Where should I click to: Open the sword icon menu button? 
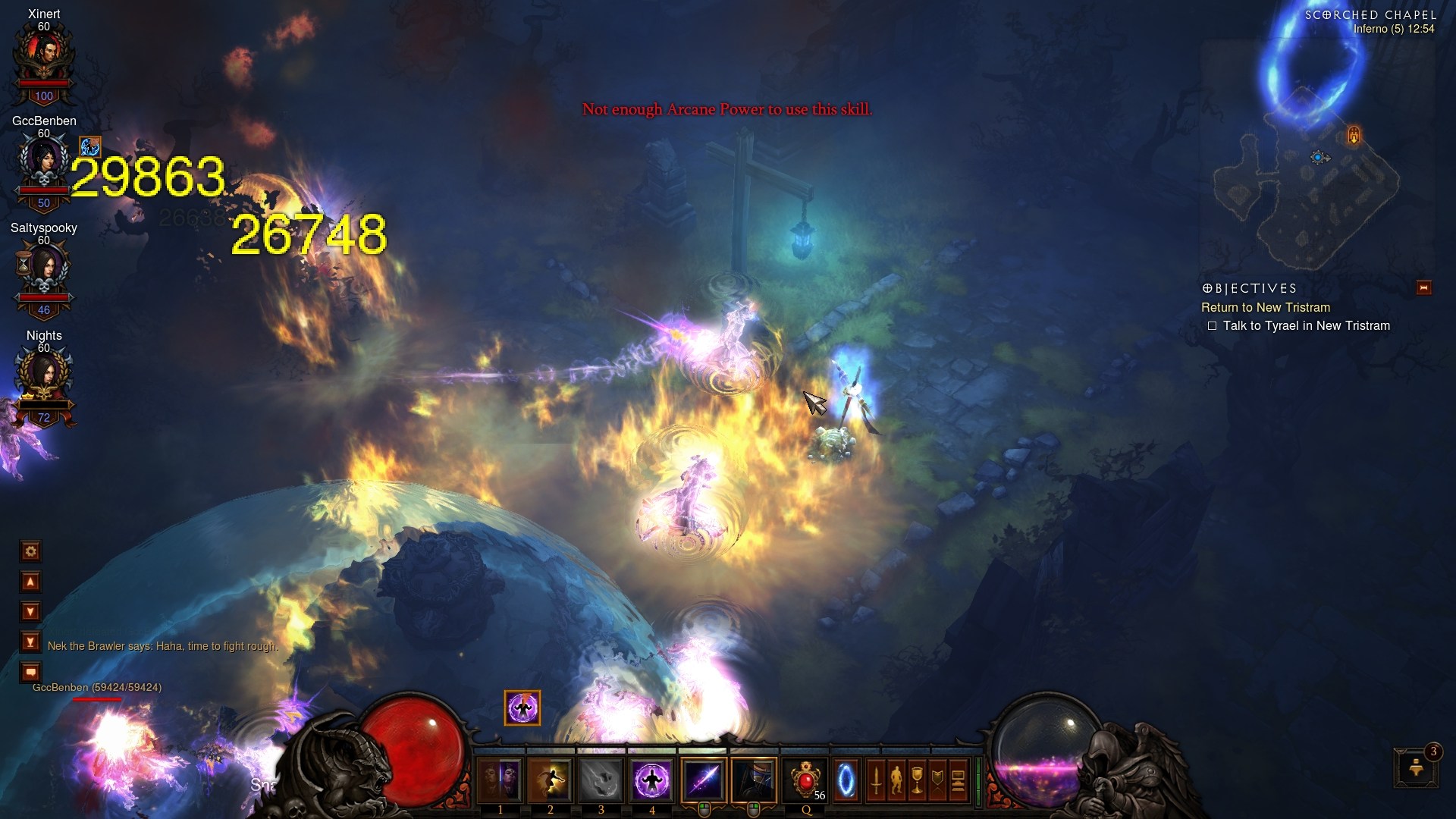tap(876, 780)
